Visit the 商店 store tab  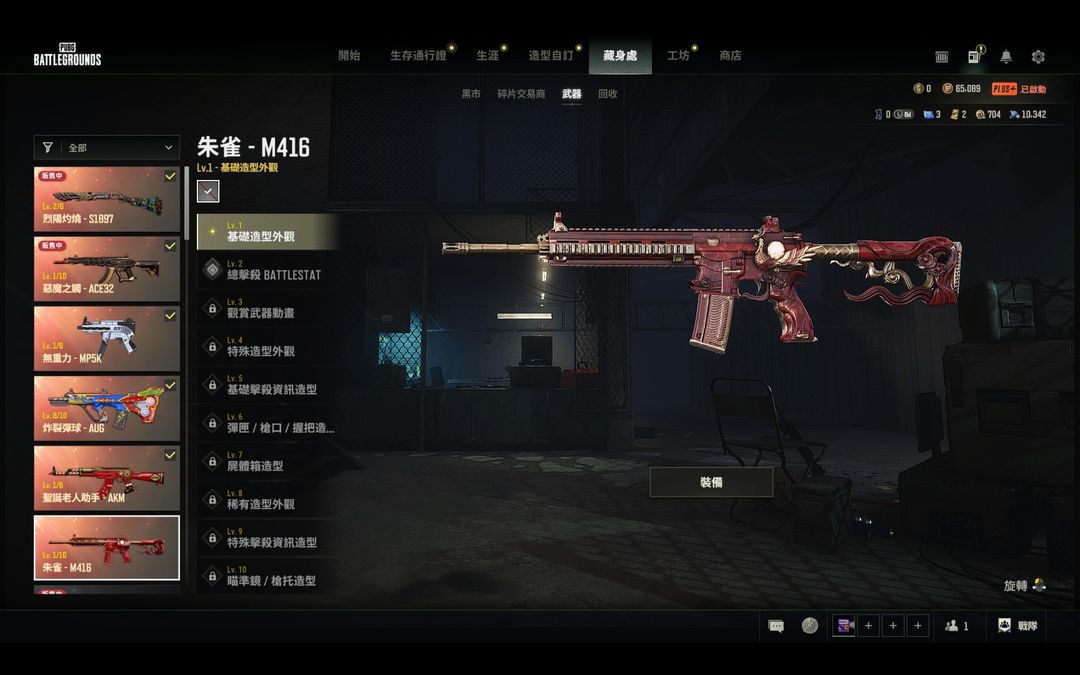730,56
